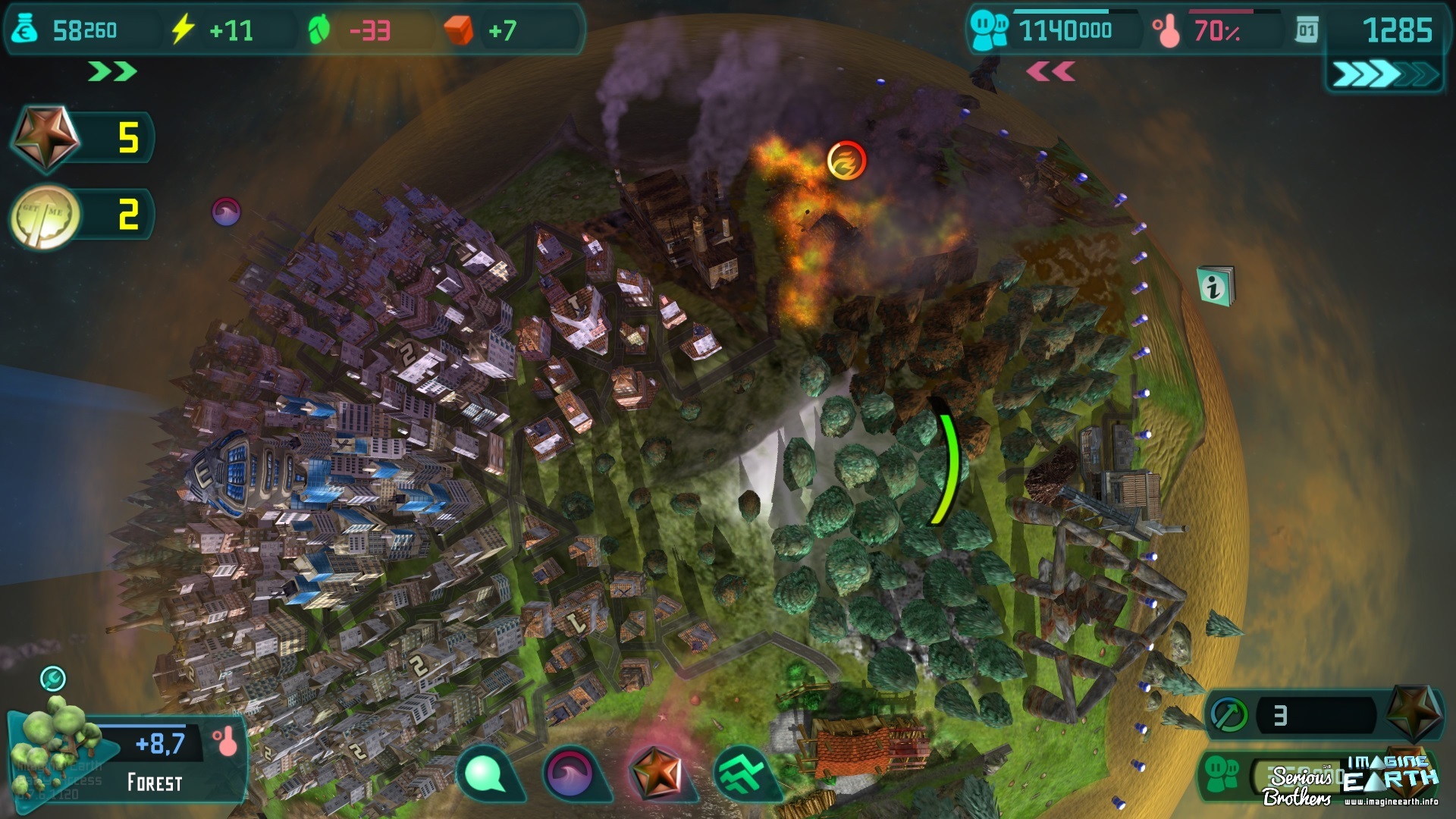
Task: Select the gold coin counter showing 2
Action: tap(45, 216)
